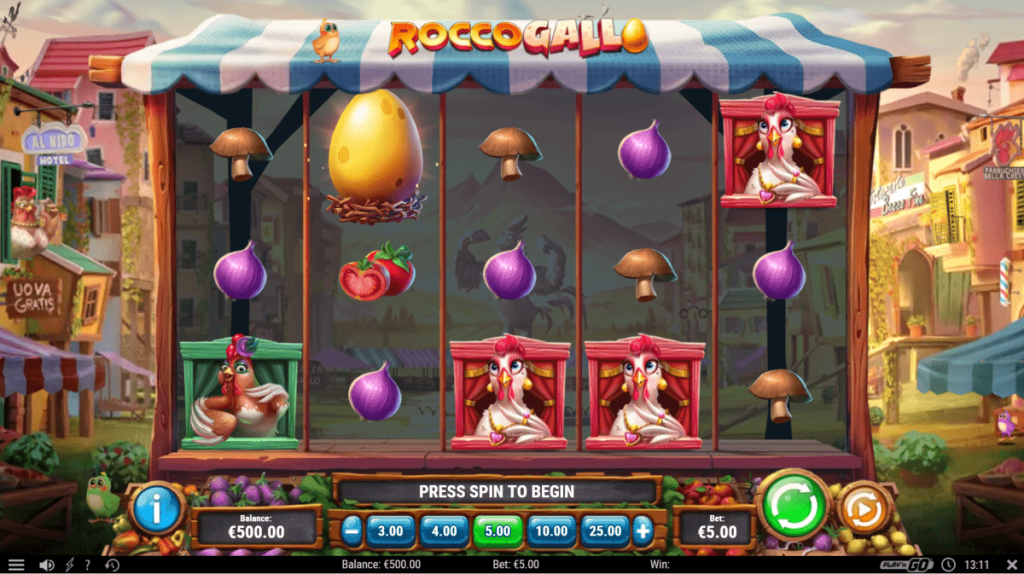The height and width of the screenshot is (574, 1024).
Task: Toggle the sound speaker icon
Action: (x=46, y=565)
